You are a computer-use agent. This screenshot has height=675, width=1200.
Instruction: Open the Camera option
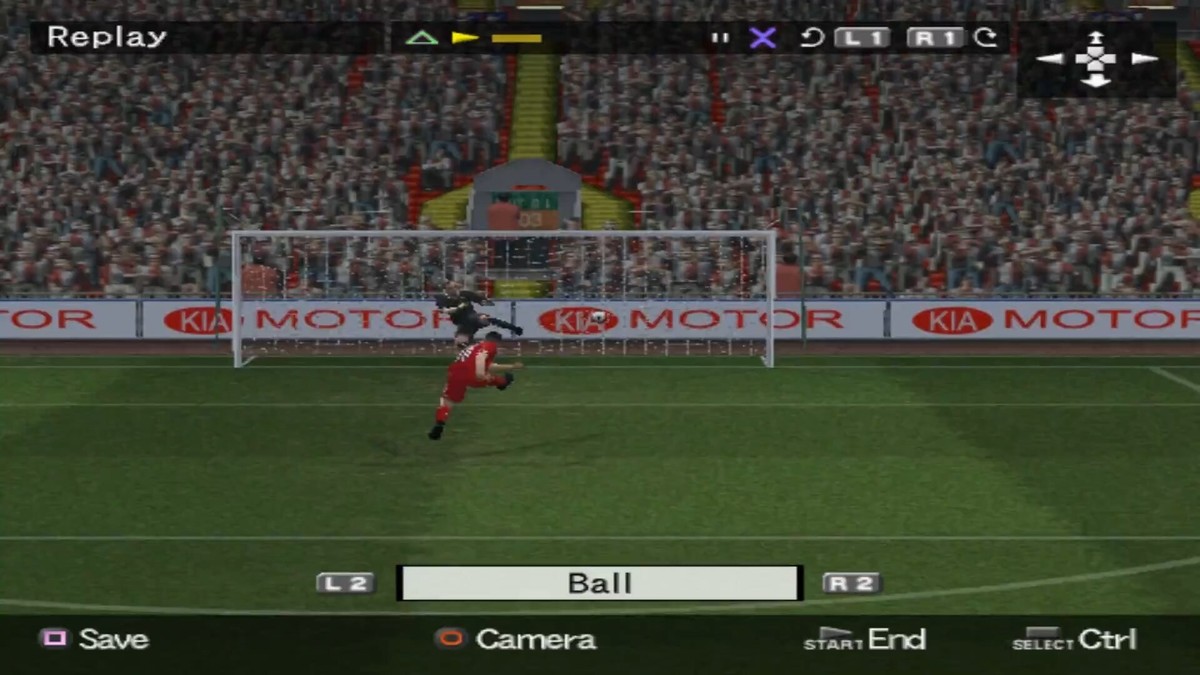[516, 639]
